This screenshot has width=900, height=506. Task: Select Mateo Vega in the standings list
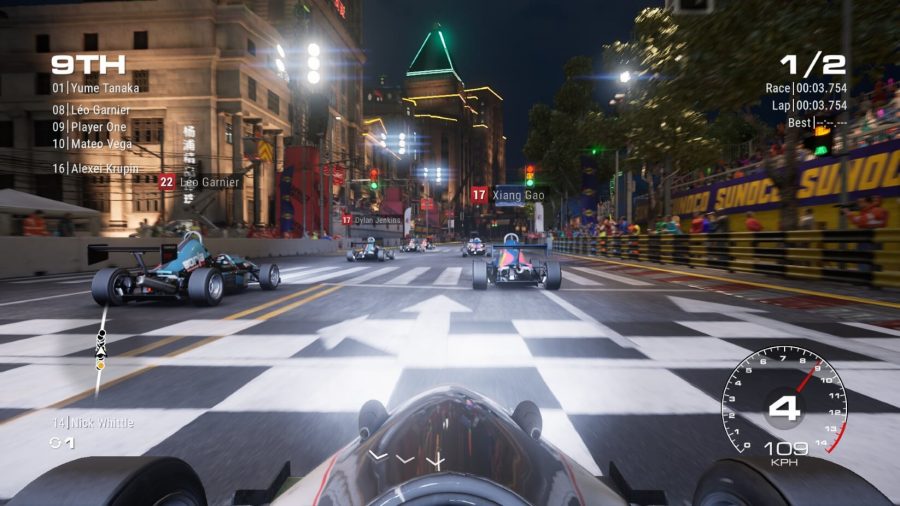[91, 144]
